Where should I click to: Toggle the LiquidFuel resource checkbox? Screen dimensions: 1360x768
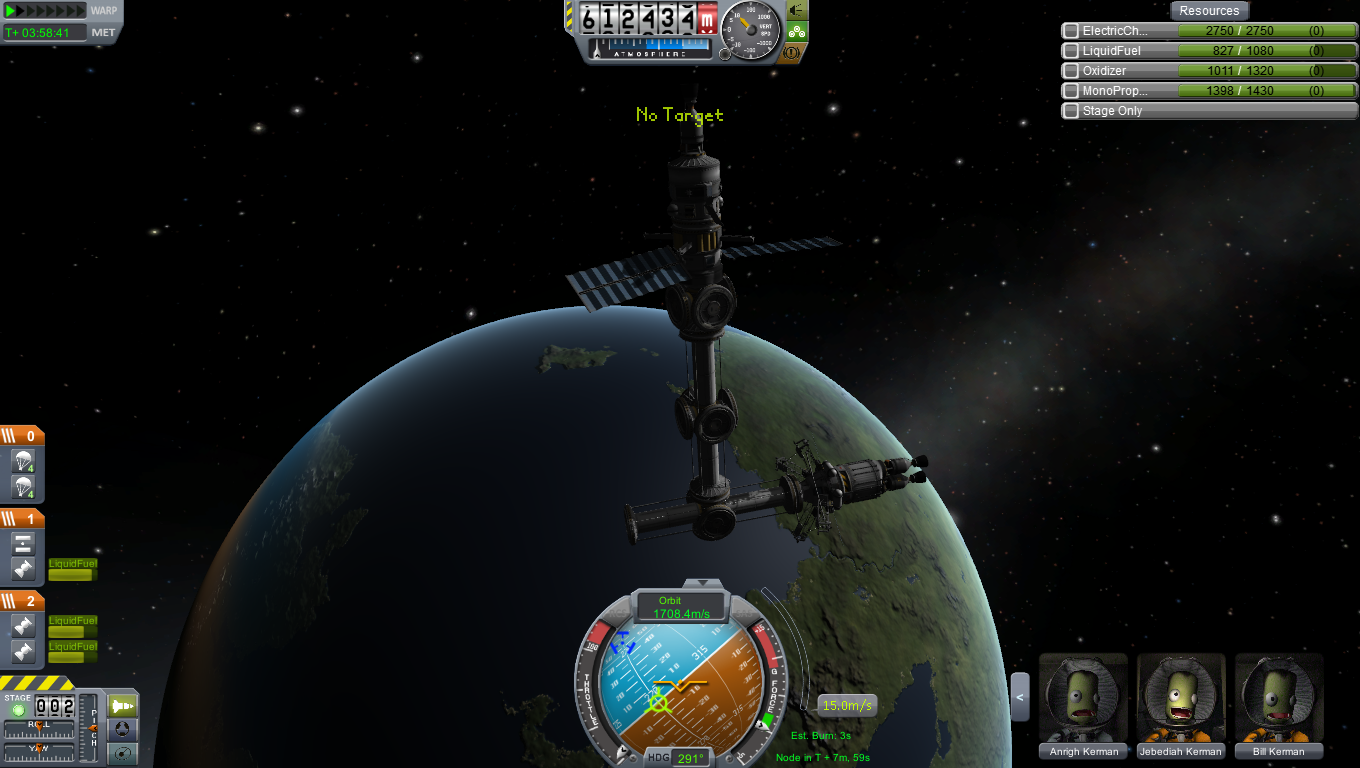[1071, 51]
